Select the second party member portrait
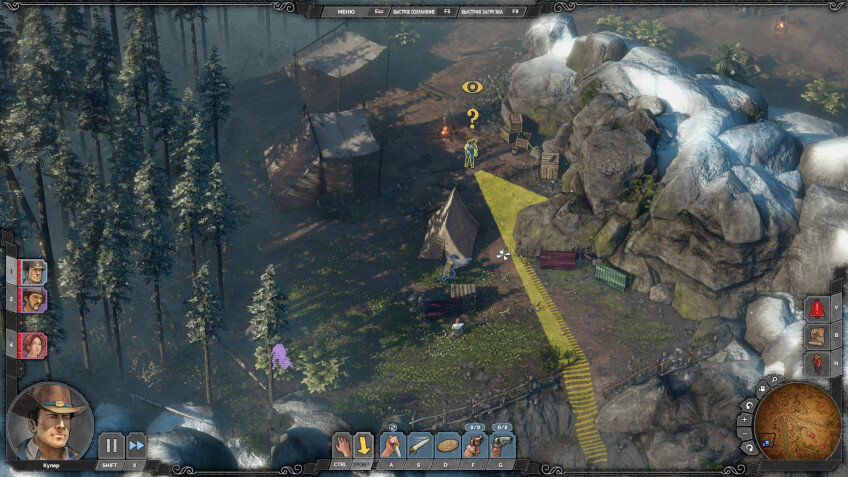 (x=33, y=299)
